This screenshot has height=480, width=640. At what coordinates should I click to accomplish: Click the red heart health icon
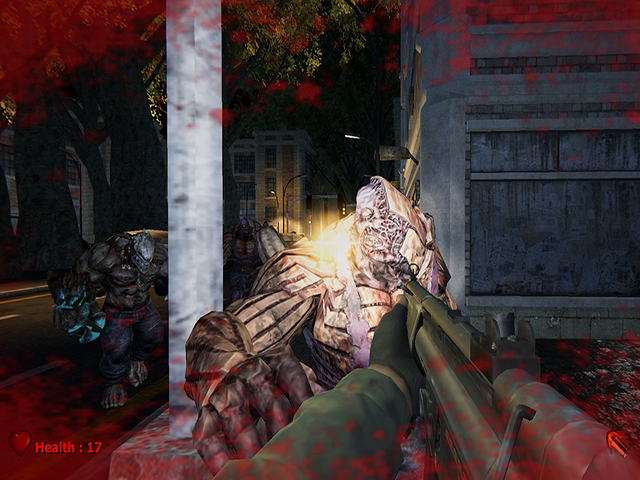[x=19, y=443]
